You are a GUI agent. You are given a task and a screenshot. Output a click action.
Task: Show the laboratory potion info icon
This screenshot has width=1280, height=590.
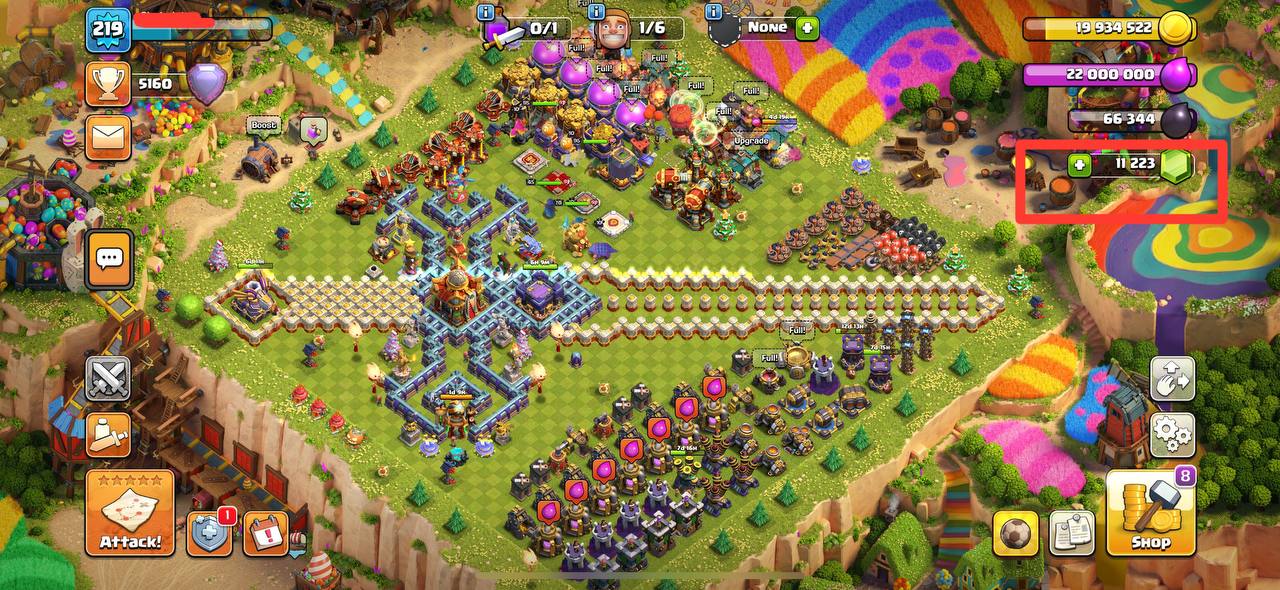[x=486, y=12]
